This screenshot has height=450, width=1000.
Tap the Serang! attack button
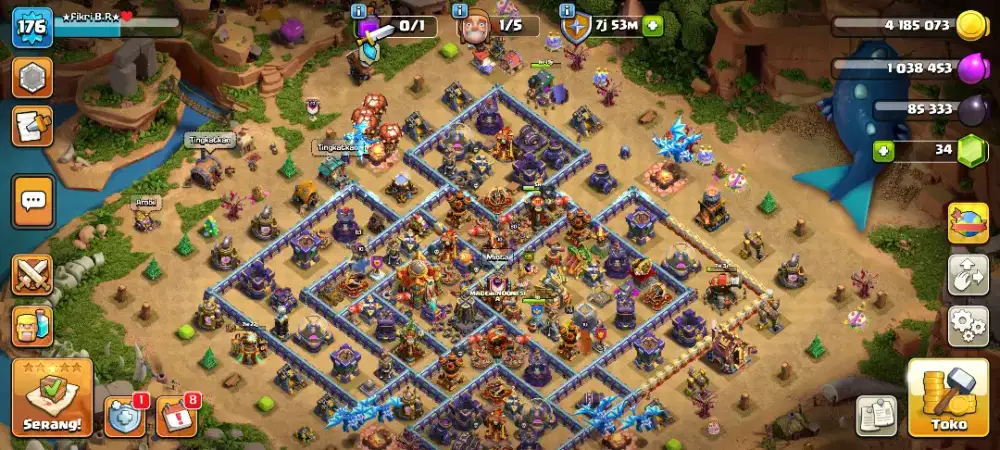[x=52, y=398]
